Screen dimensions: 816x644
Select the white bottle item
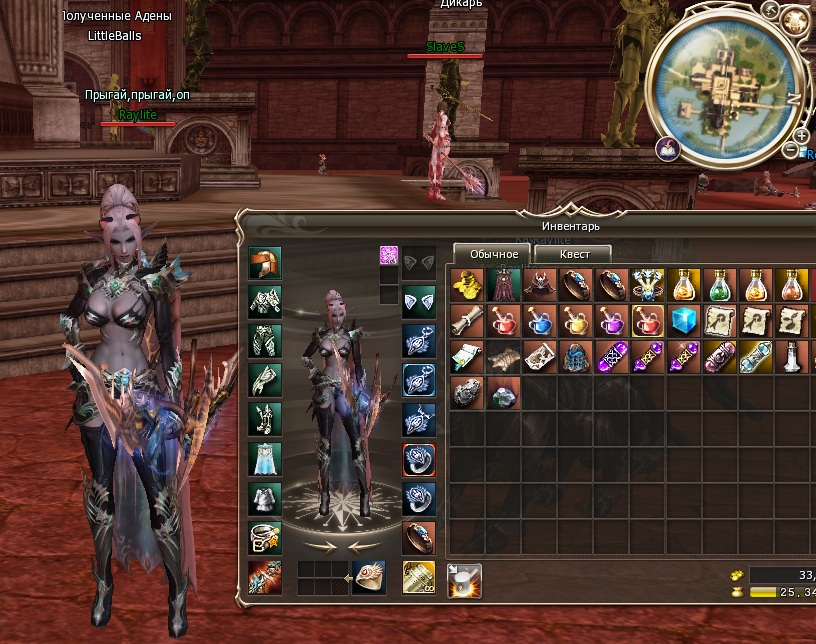(x=792, y=357)
